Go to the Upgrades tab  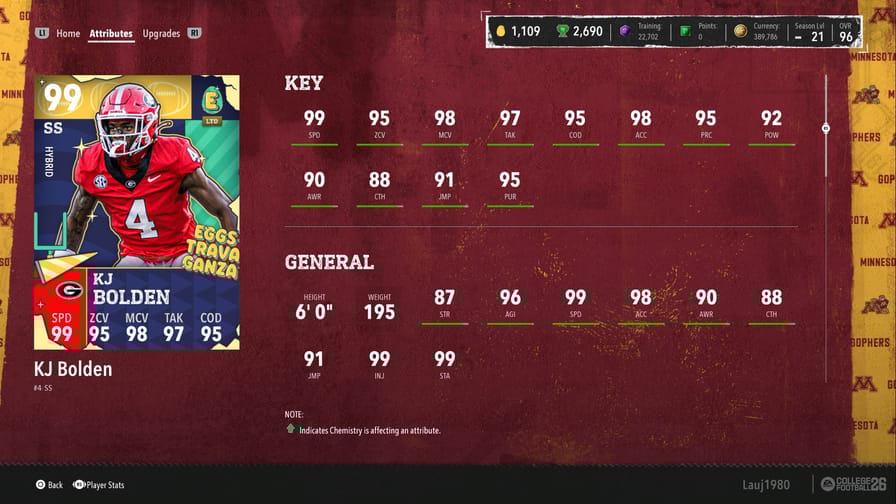[x=161, y=33]
